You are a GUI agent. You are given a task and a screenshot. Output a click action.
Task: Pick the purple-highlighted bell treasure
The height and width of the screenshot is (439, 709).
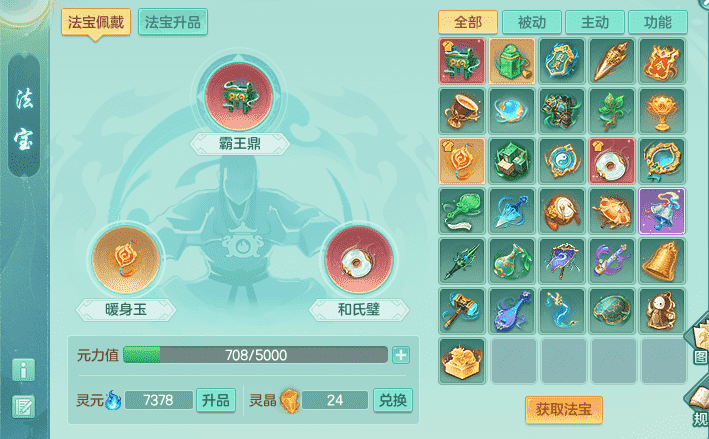[662, 210]
